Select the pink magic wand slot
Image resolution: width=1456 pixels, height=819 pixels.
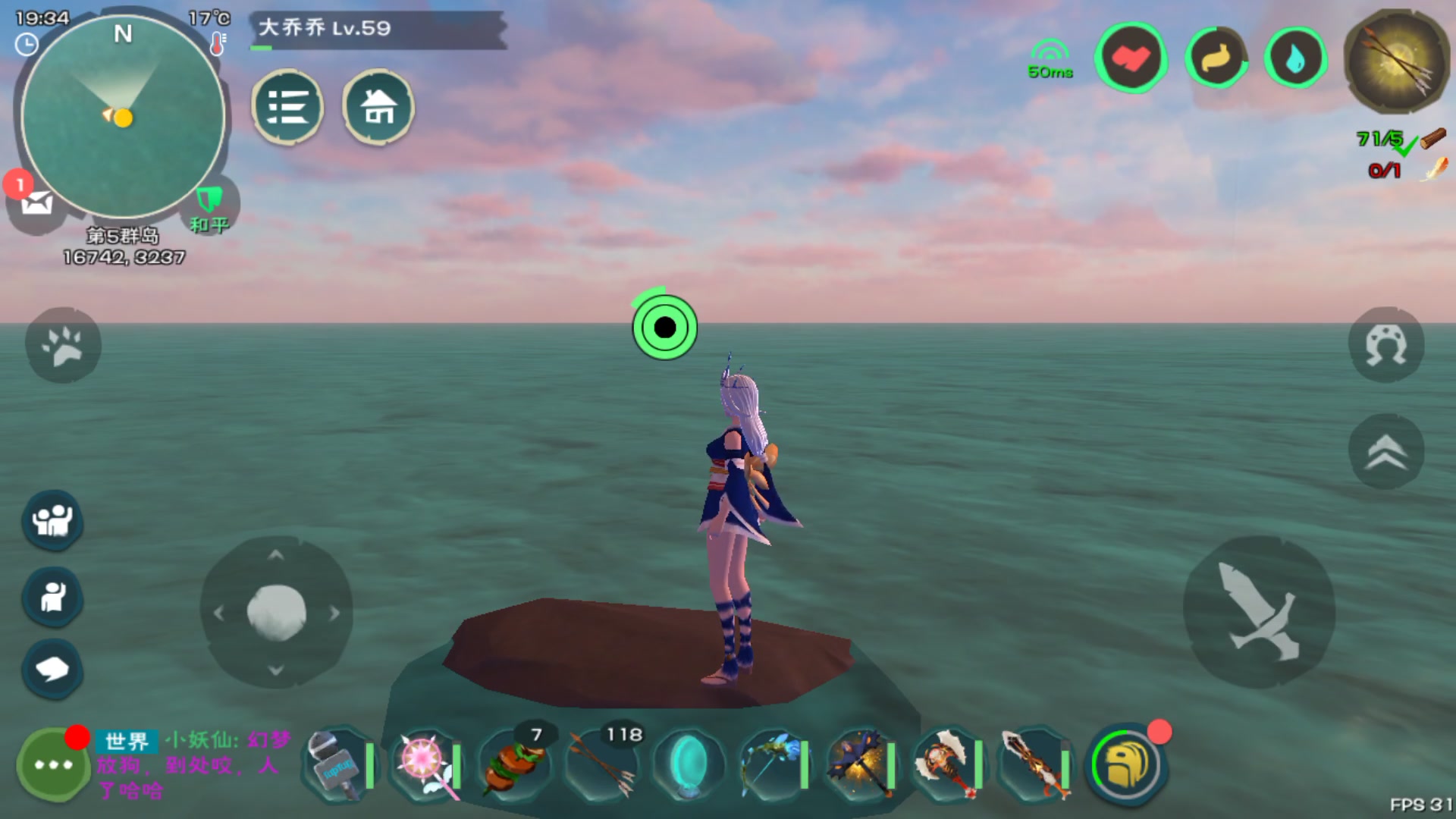[425, 764]
